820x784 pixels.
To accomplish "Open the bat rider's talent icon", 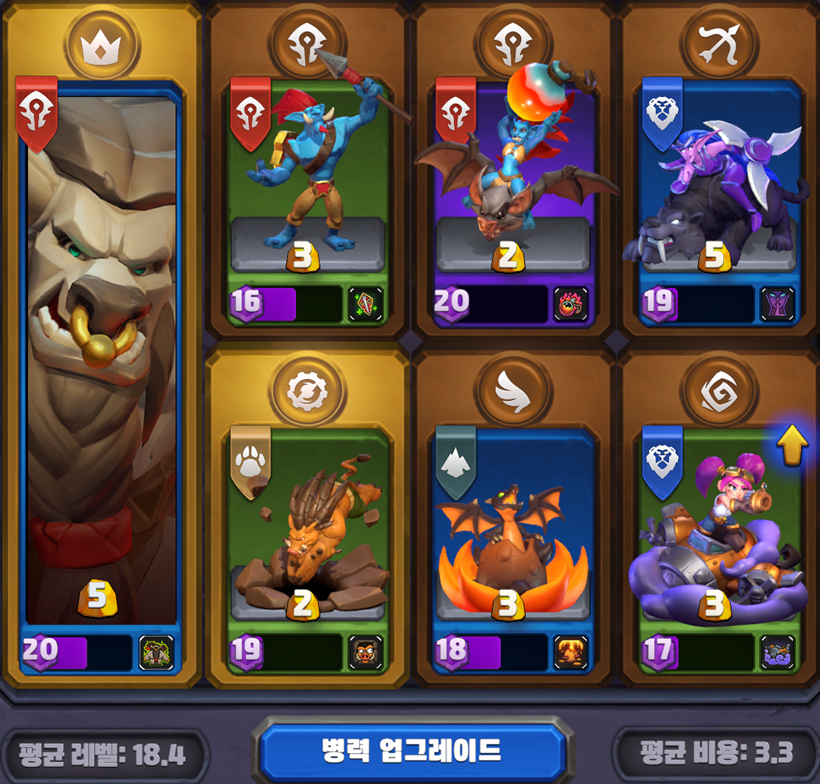I will 571,305.
